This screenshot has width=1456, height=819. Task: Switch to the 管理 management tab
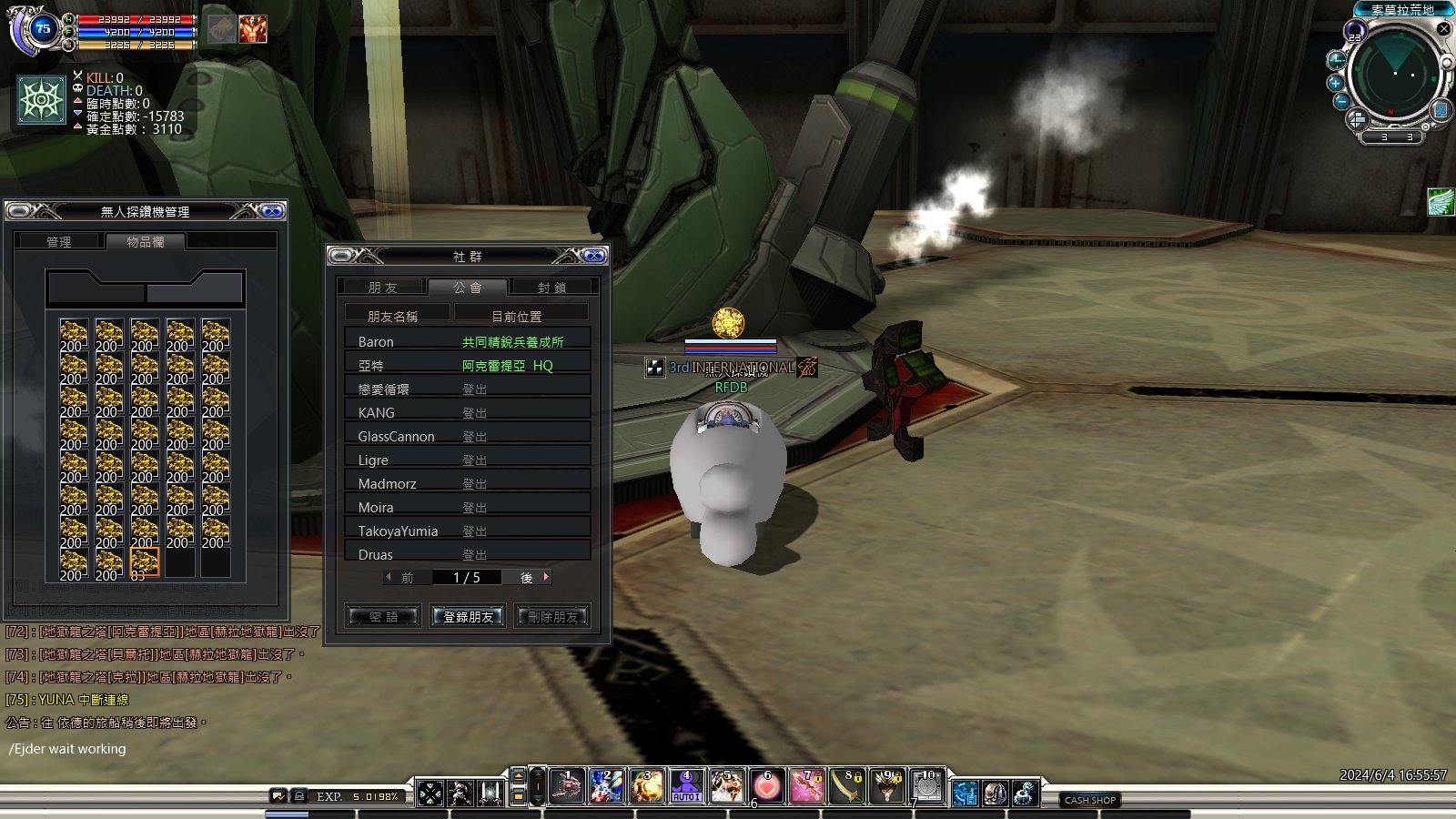click(59, 242)
